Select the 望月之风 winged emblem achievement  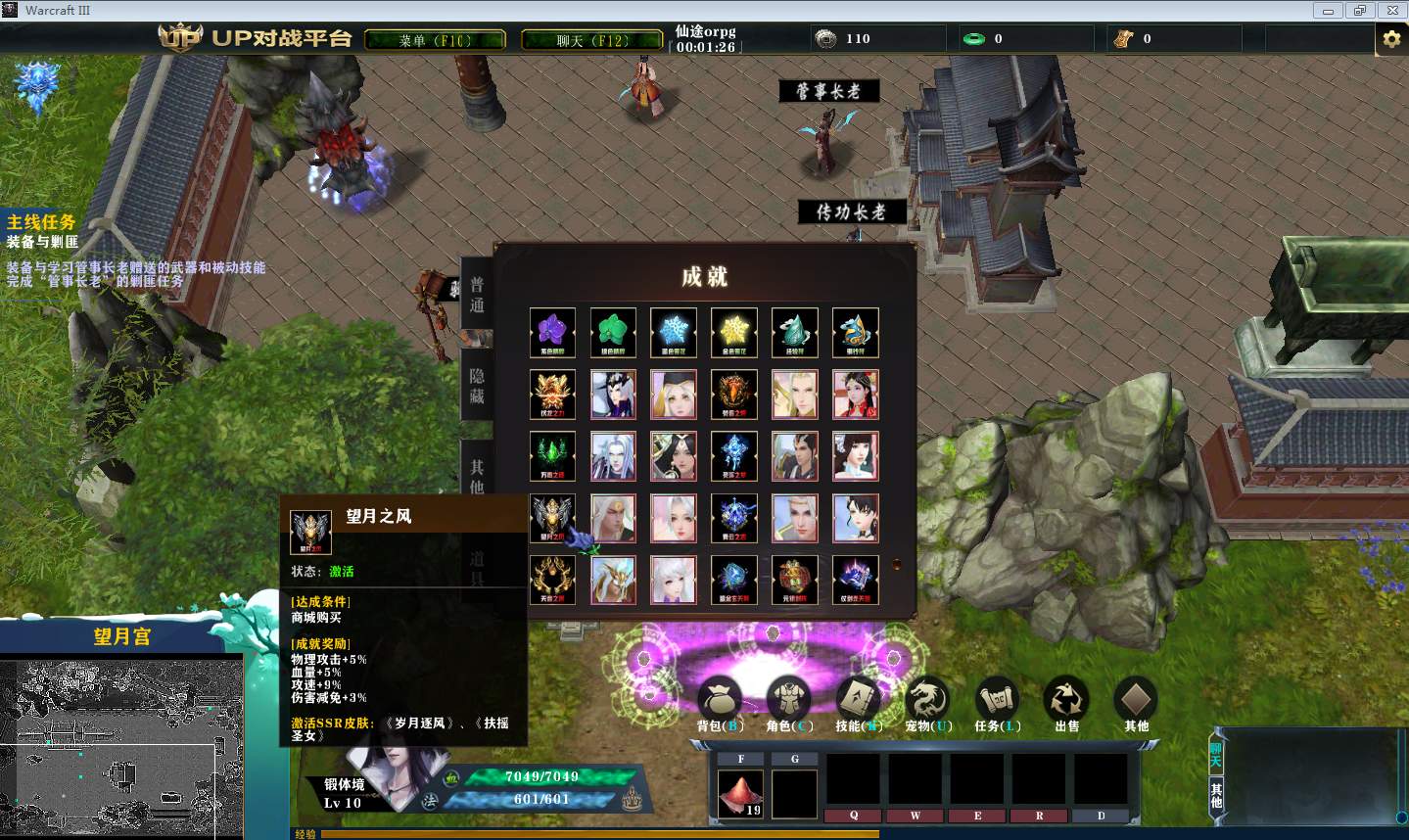[552, 518]
